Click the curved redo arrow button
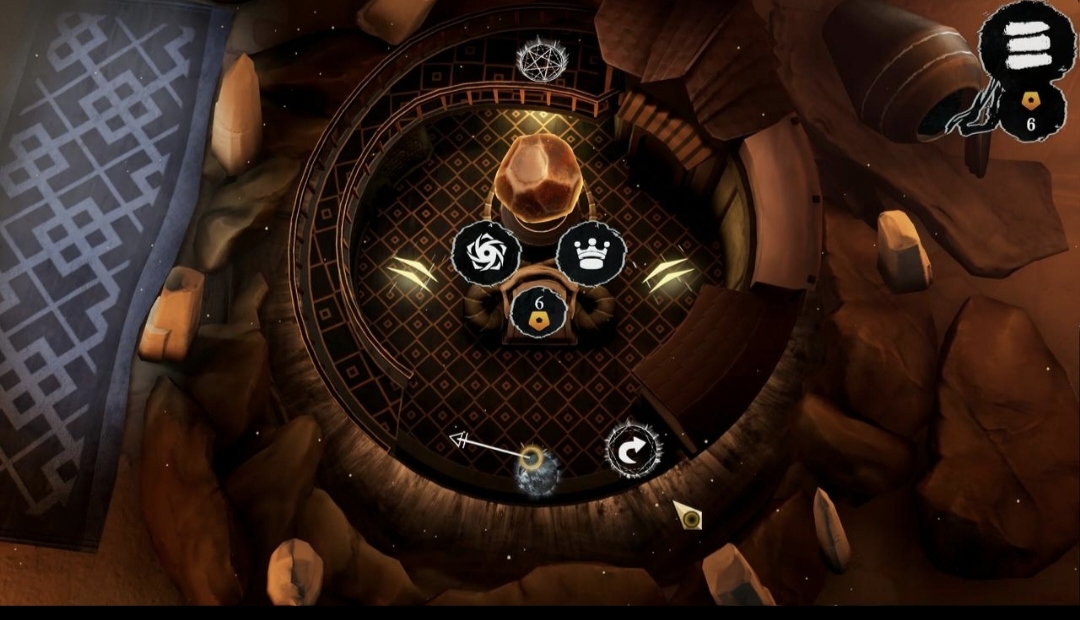This screenshot has height=620, width=1080. tap(633, 451)
